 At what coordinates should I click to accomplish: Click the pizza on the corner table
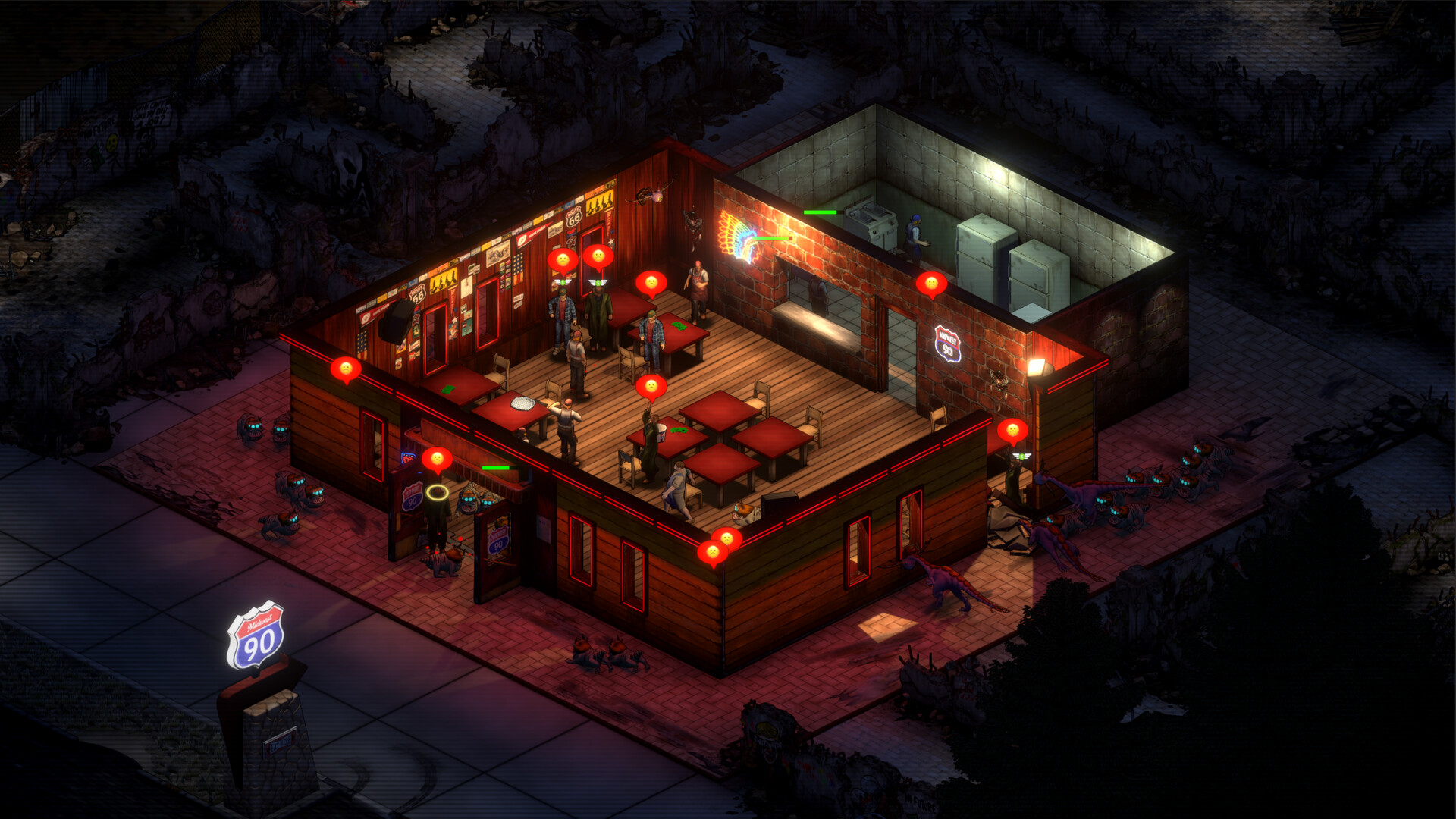(x=521, y=402)
